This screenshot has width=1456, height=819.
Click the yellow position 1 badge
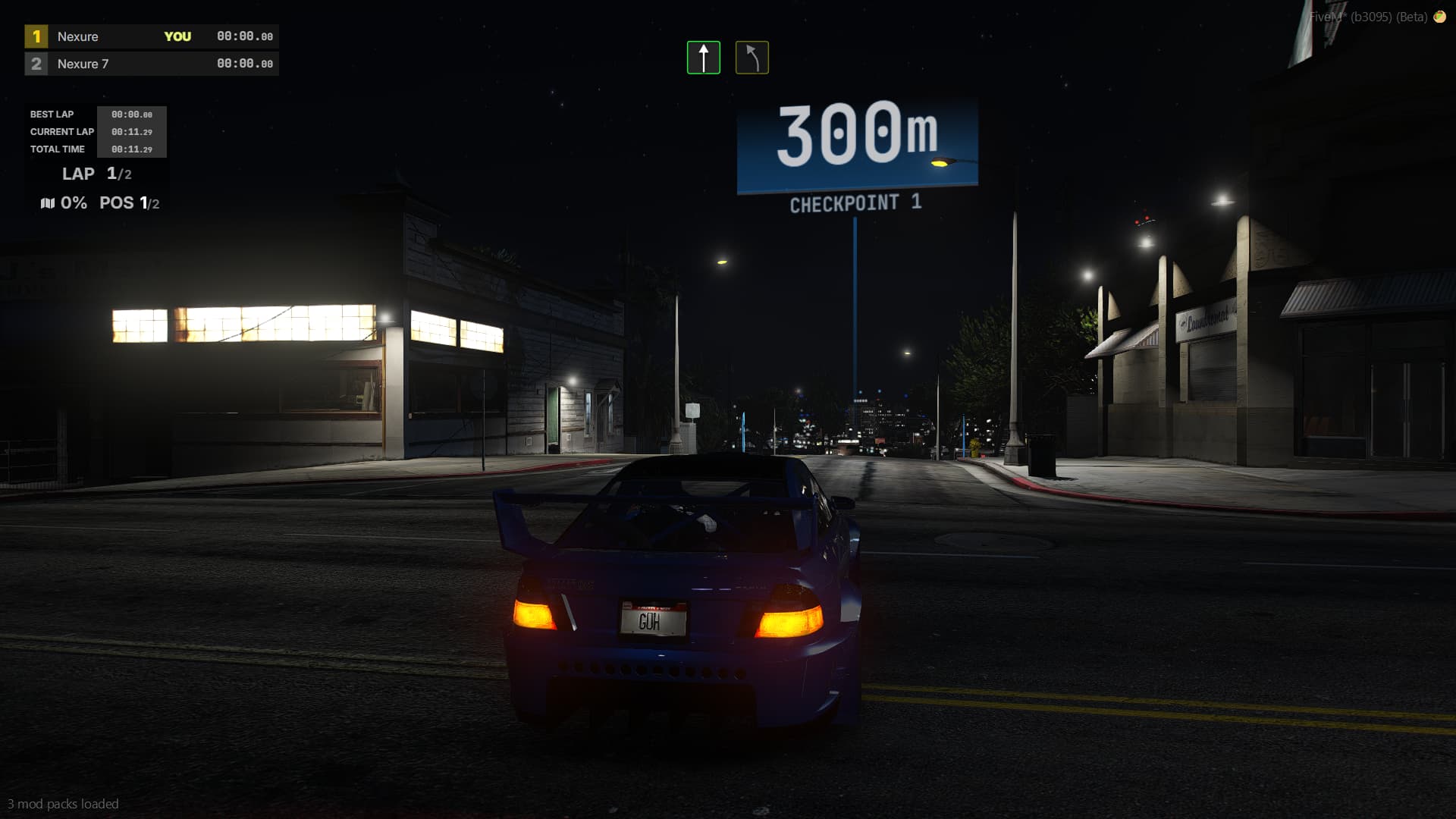tap(35, 36)
